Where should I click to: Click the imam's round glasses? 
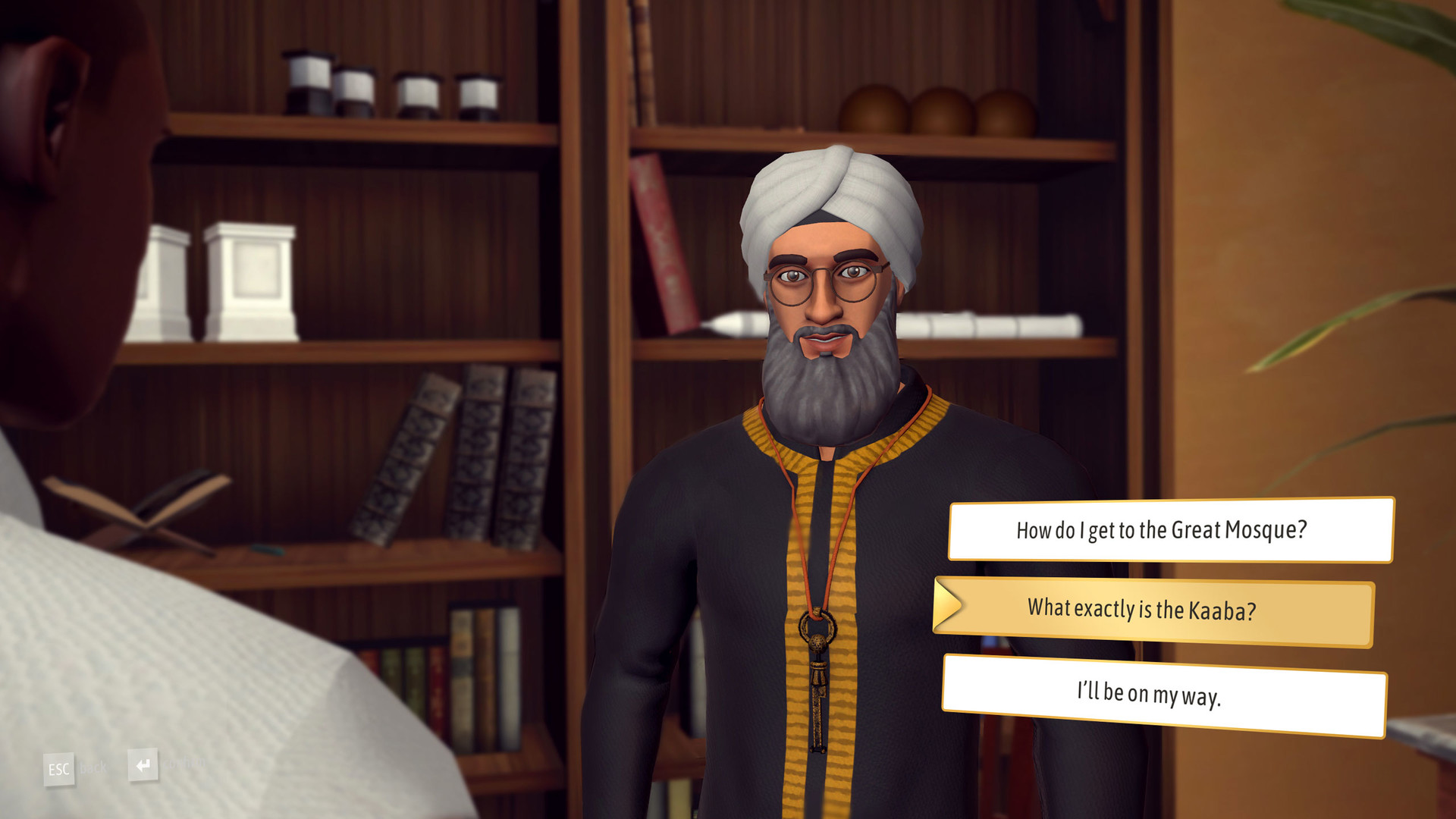(x=823, y=281)
